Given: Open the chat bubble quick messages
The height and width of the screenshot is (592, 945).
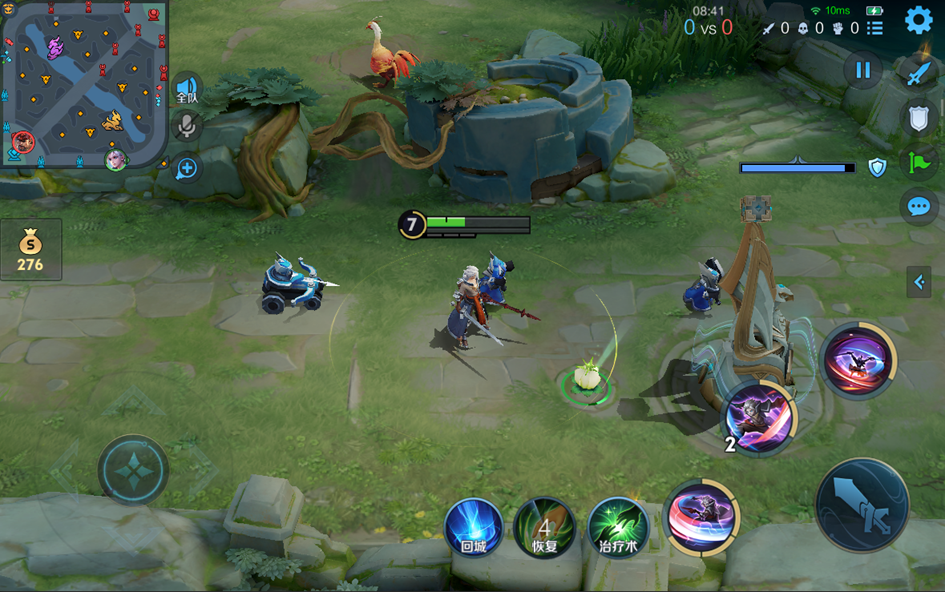Looking at the screenshot, I should pos(918,207).
